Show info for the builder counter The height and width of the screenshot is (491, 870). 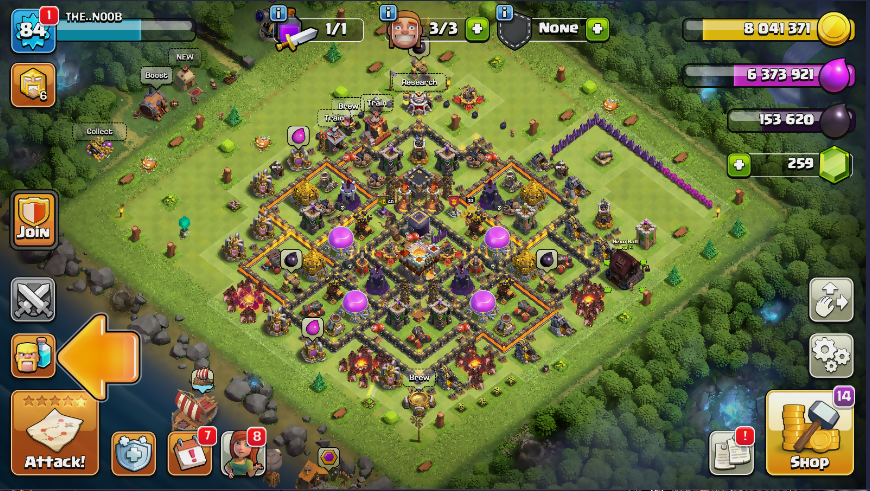click(x=389, y=13)
